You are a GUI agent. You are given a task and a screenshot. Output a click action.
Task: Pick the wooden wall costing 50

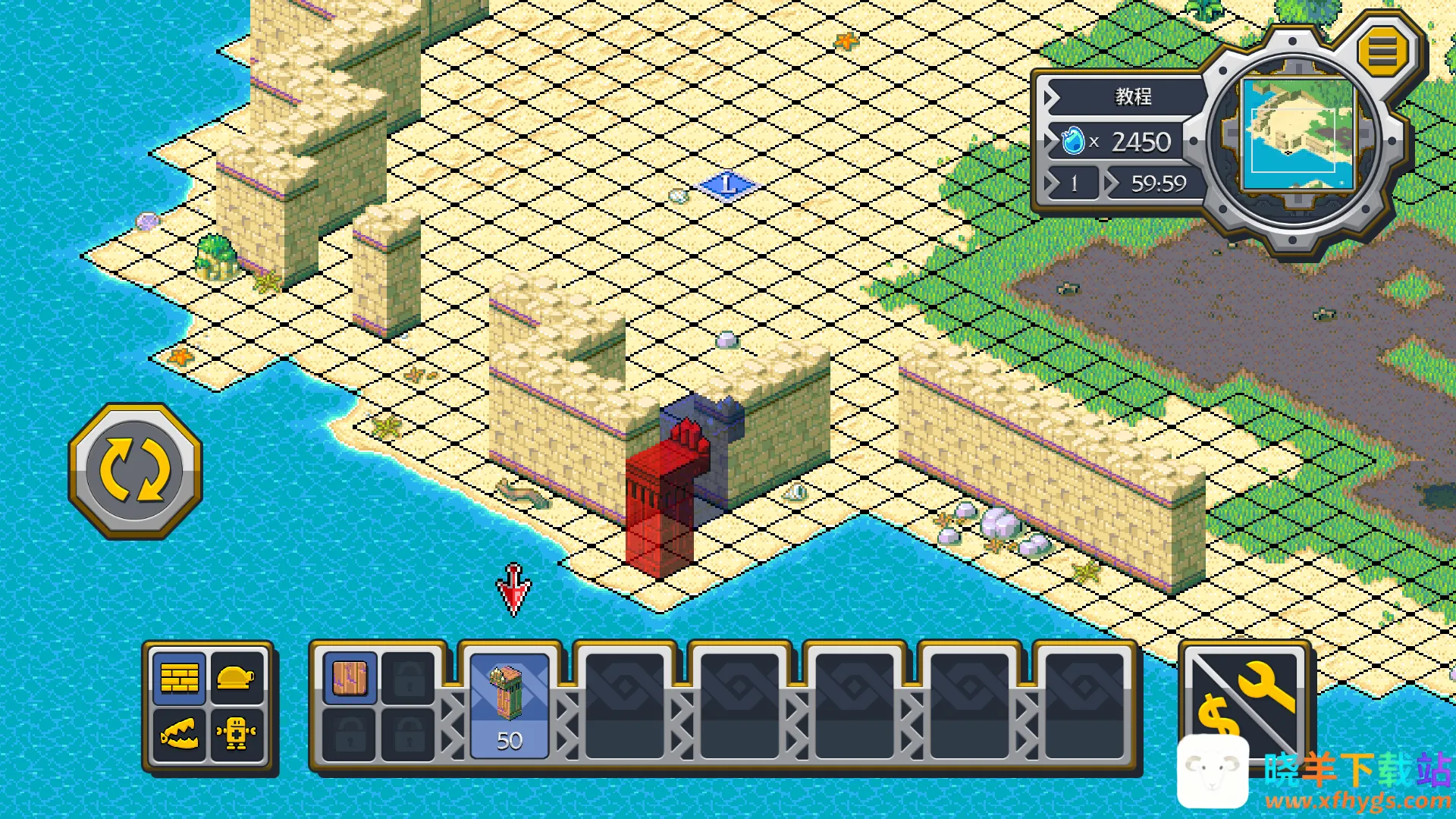(x=509, y=706)
